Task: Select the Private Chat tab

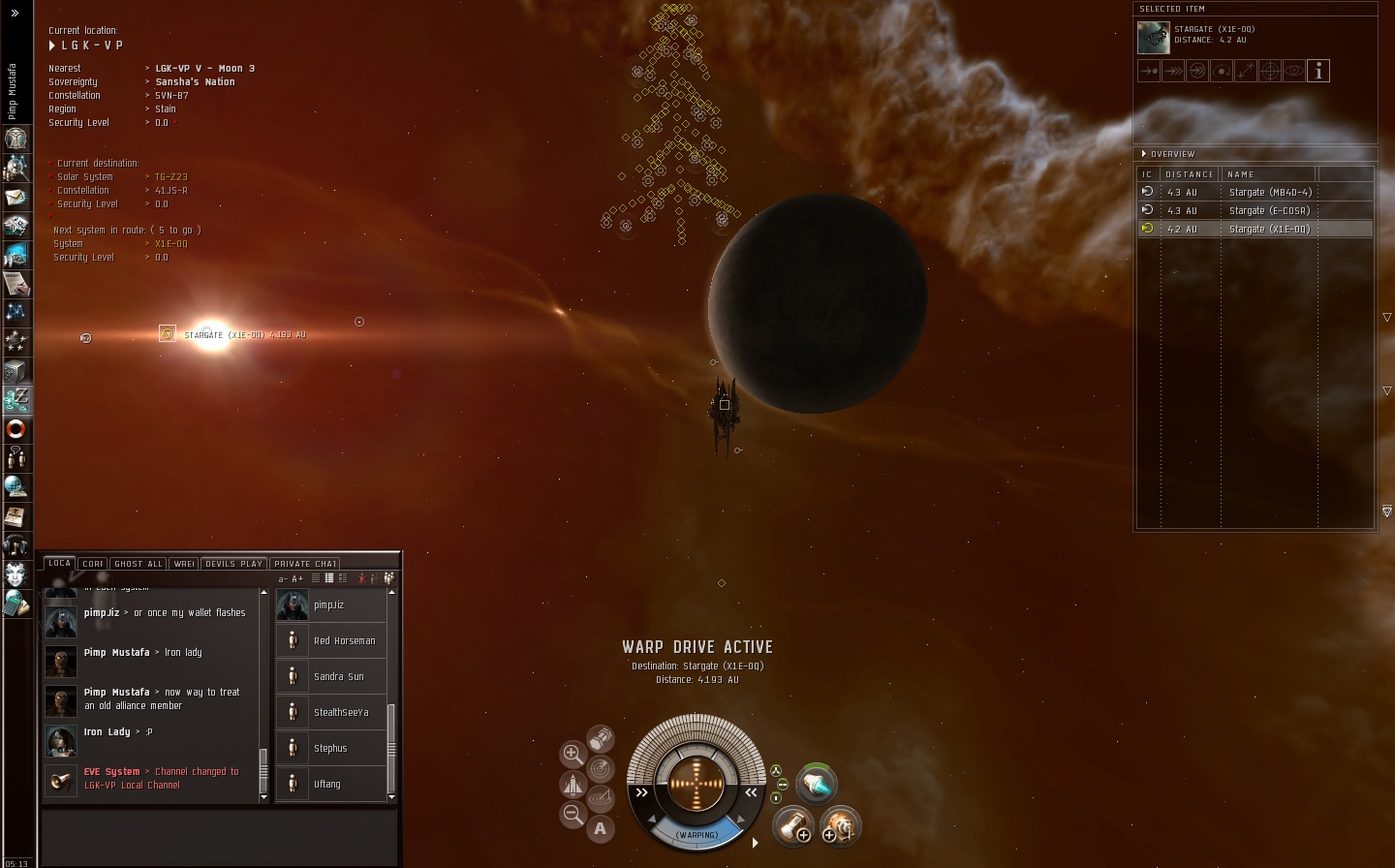Action: pyautogui.click(x=305, y=564)
